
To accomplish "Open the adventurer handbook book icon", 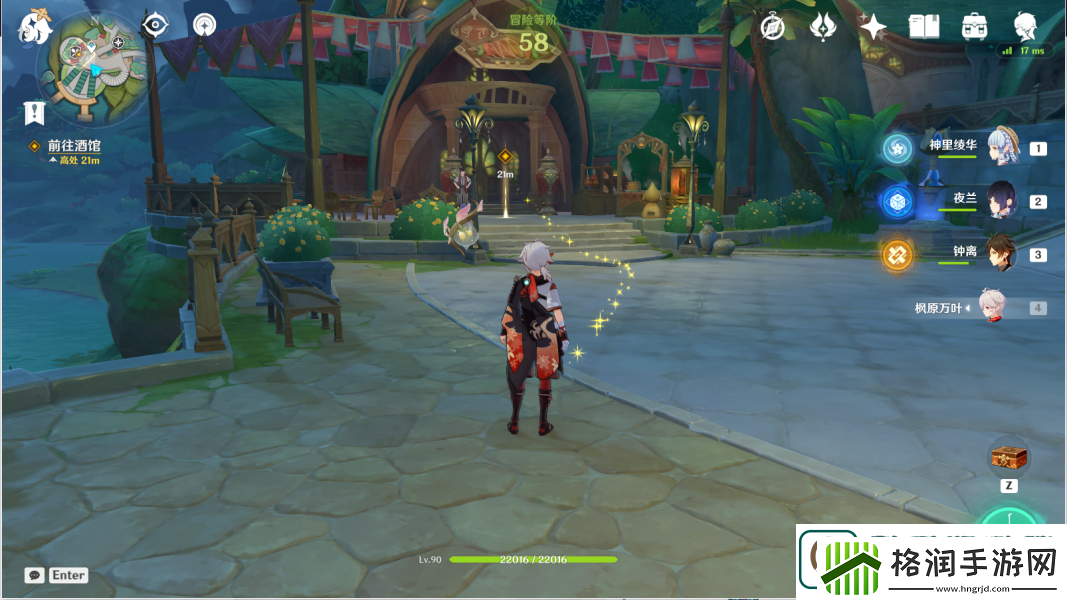I will [923, 27].
